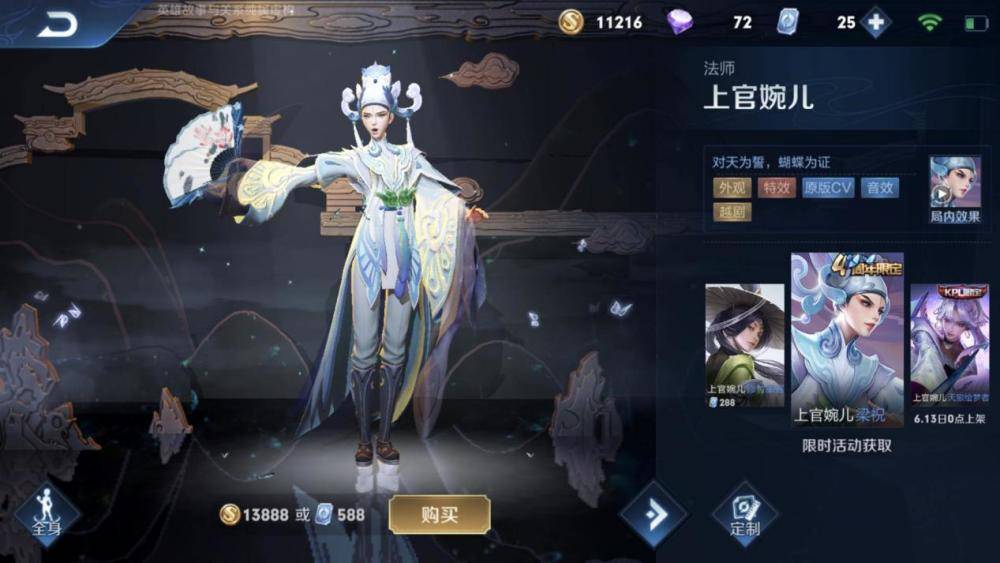1000x563 pixels.
Task: Choose the 288-voucher green skin thumbnail
Action: (x=744, y=345)
